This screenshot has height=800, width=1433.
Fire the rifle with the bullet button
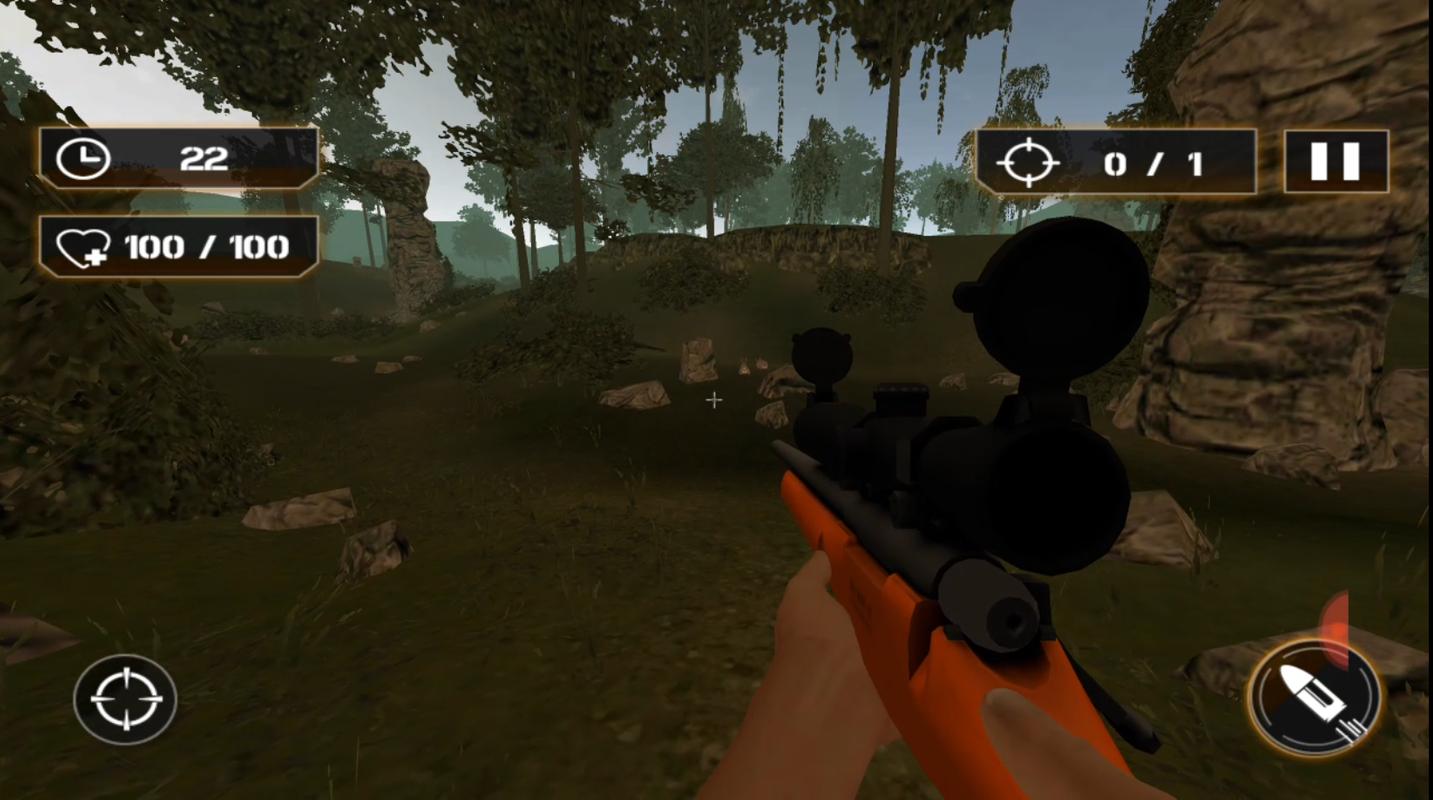1314,698
